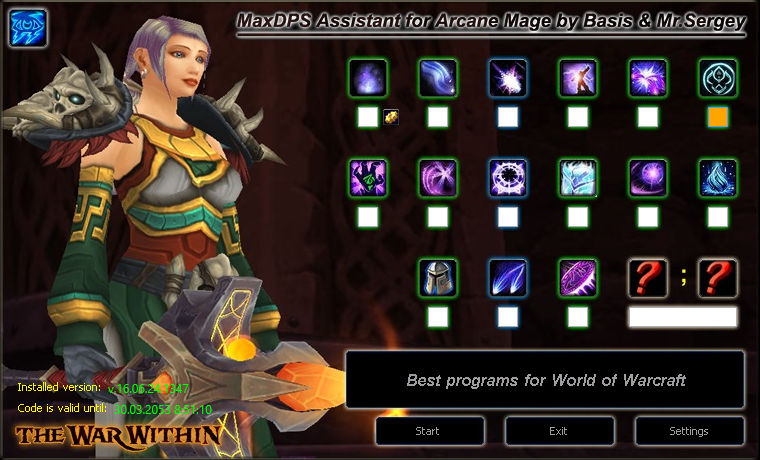Click the Start button
Image resolution: width=760 pixels, height=460 pixels.
(x=430, y=431)
